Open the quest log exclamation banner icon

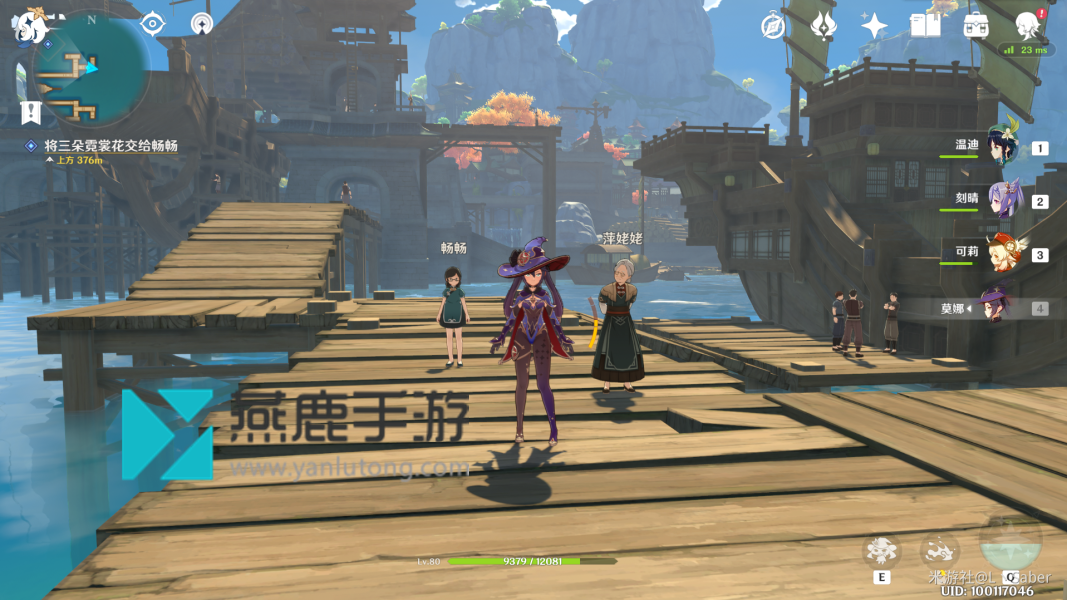[x=30, y=112]
